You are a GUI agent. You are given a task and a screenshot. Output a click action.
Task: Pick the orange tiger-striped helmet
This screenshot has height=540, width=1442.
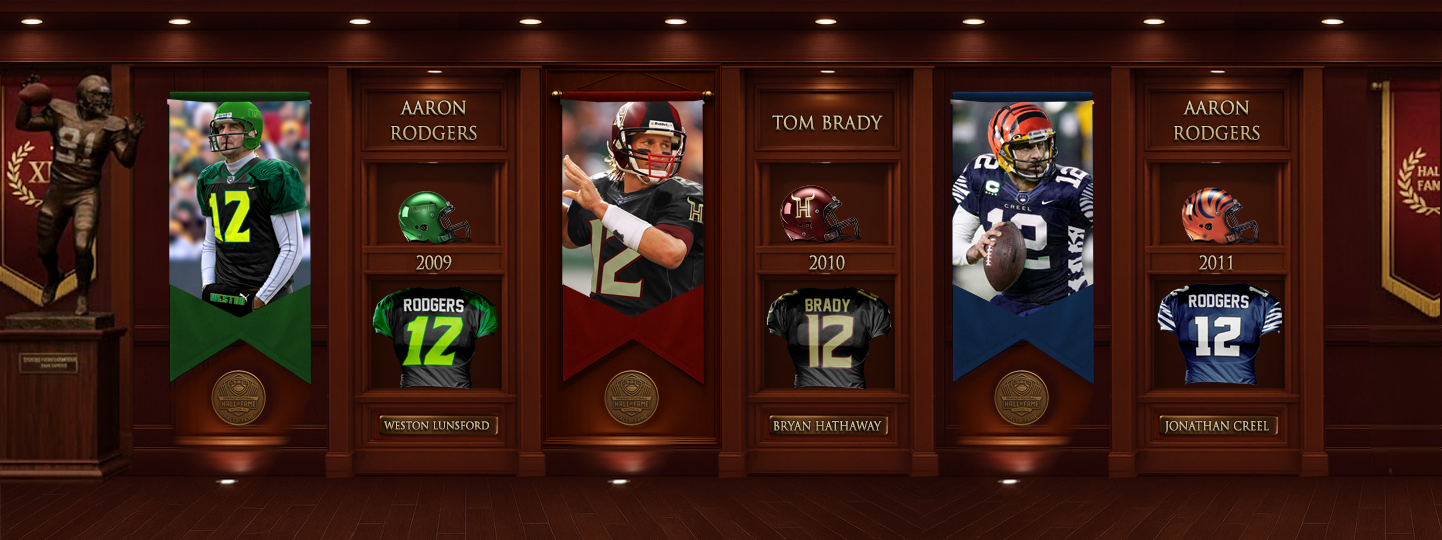(1218, 216)
